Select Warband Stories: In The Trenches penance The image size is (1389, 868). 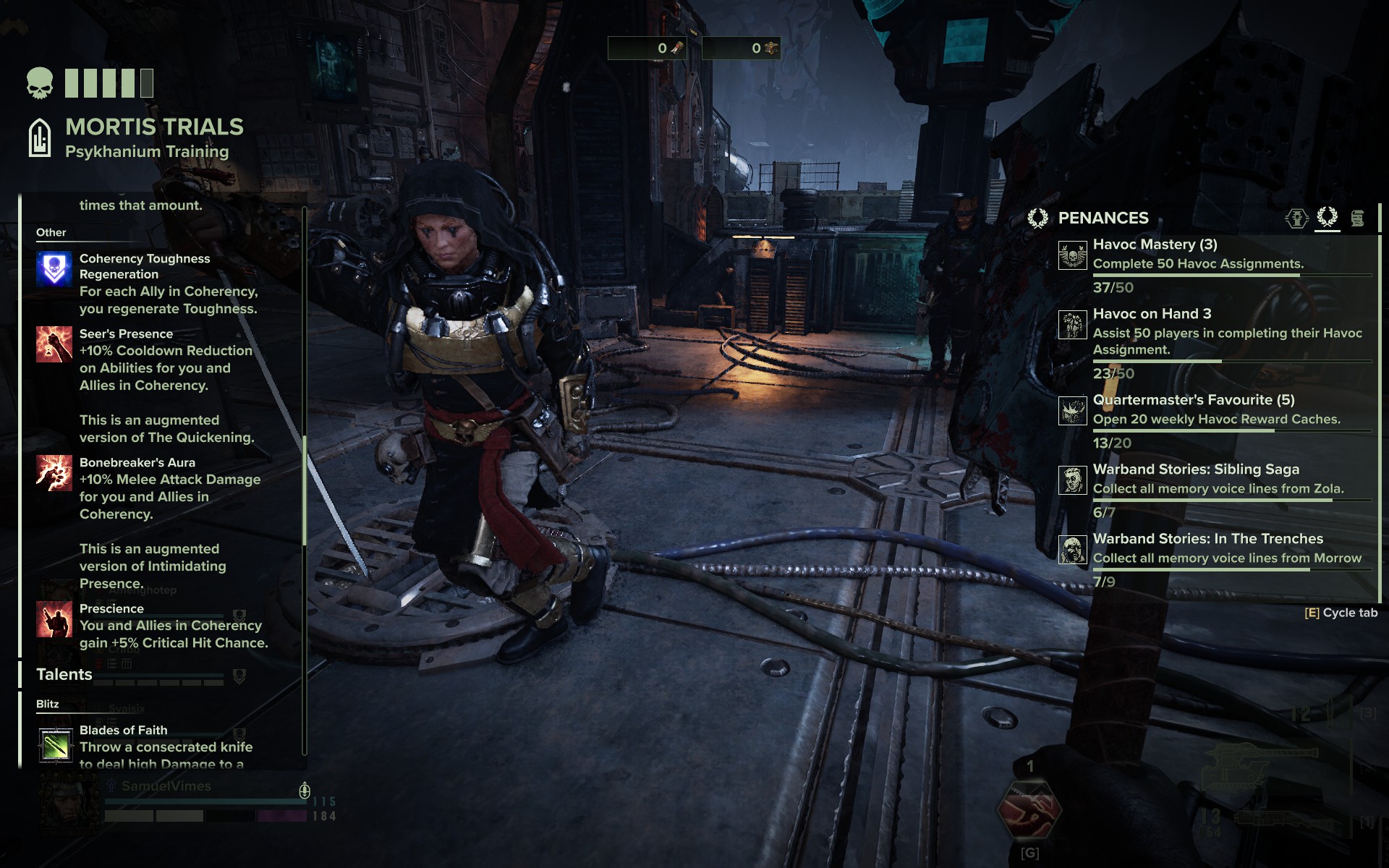1207,539
